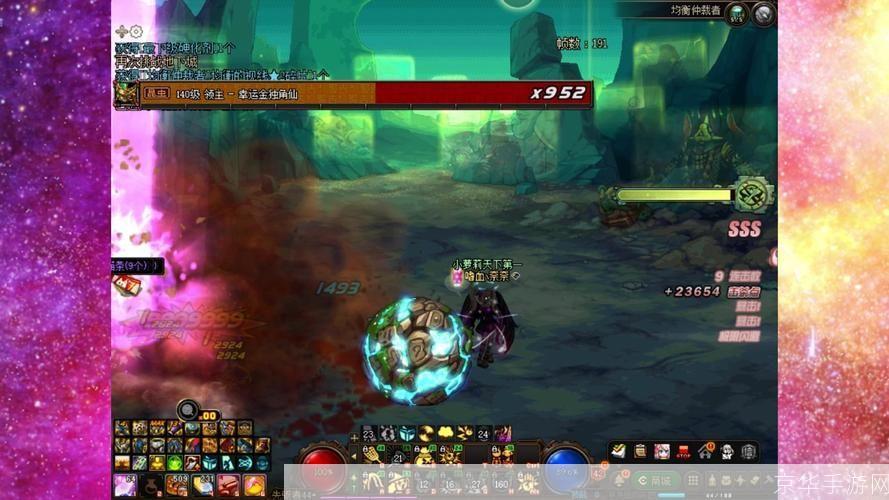Open the magnifier search button above buffs
Image resolution: width=889 pixels, height=500 pixels.
(x=187, y=408)
